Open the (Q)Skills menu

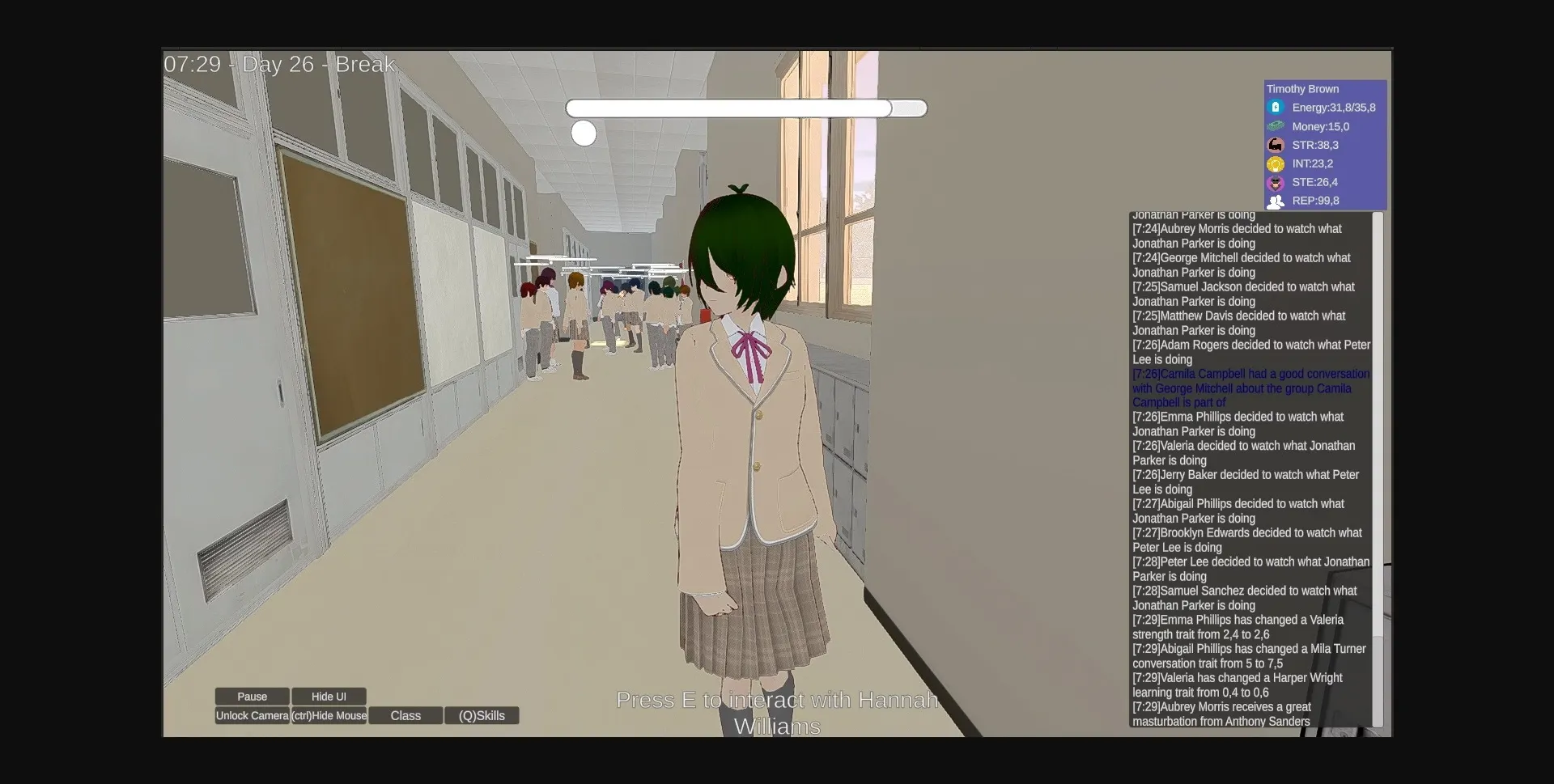pos(482,715)
